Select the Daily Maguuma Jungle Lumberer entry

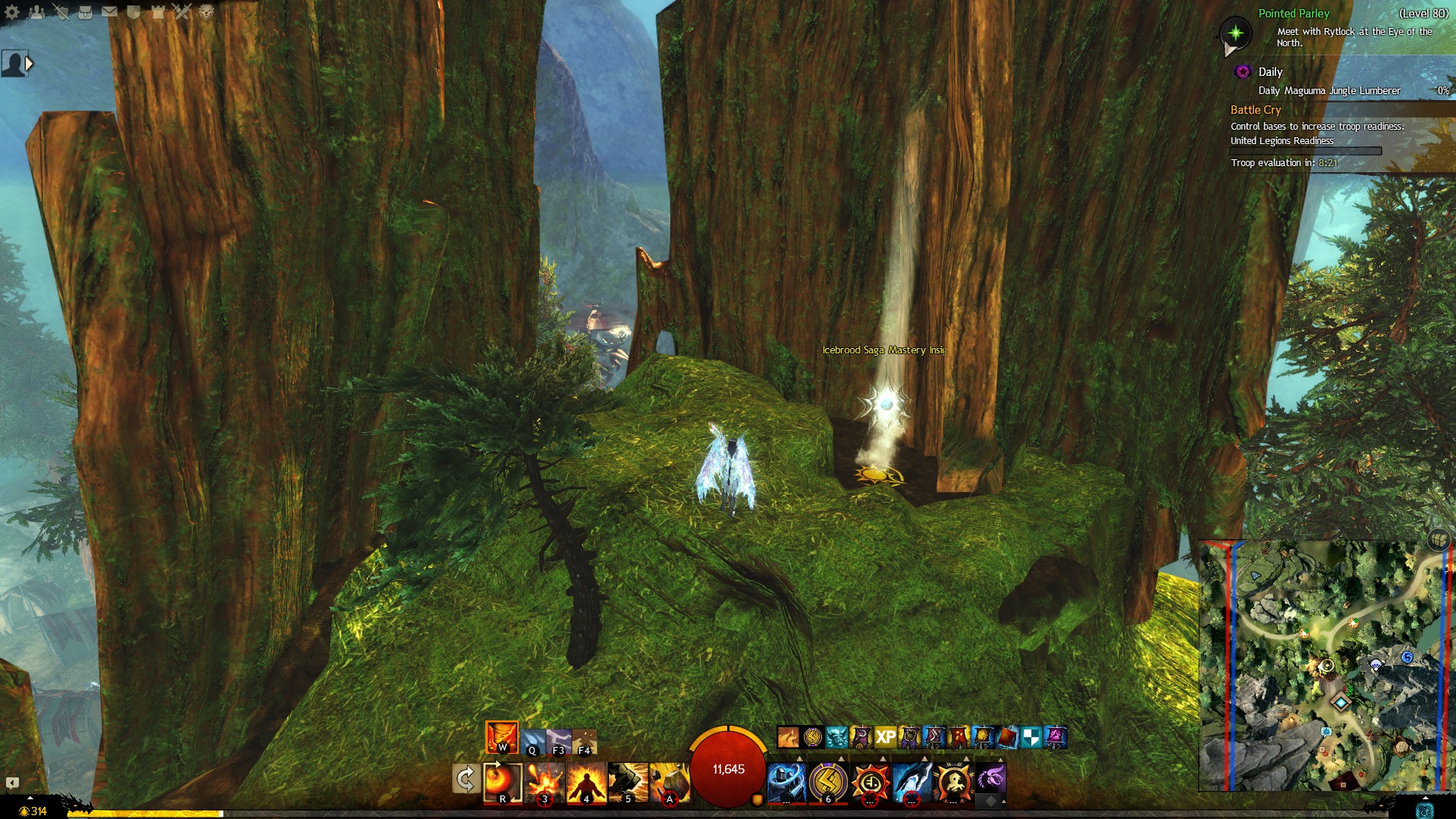(x=1329, y=91)
